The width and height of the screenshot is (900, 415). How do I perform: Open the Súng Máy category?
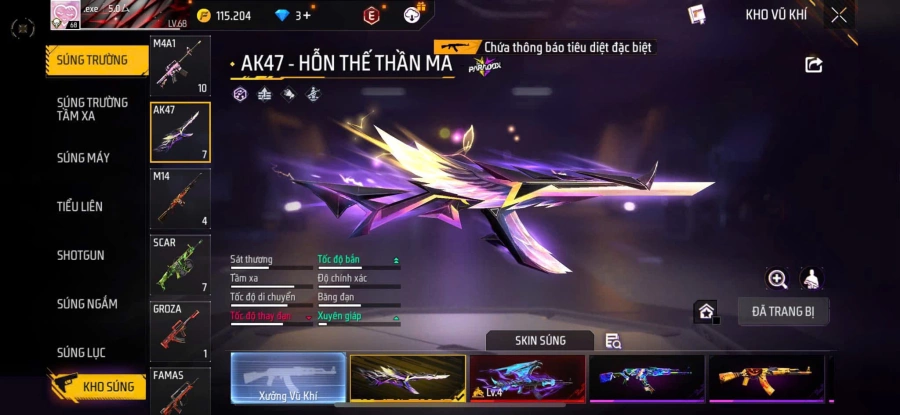pyautogui.click(x=84, y=158)
